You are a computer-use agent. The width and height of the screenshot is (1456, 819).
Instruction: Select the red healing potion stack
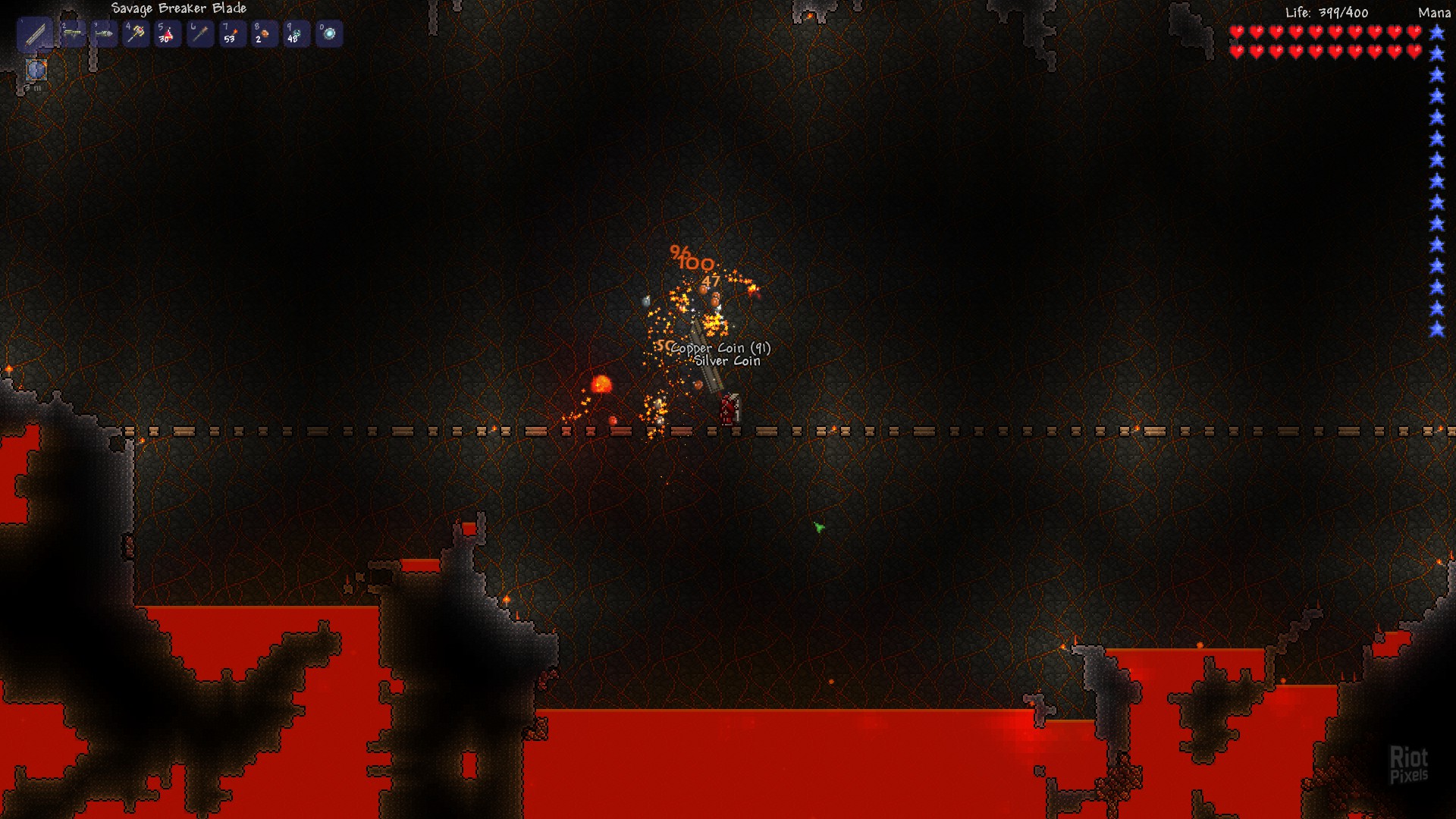click(168, 34)
